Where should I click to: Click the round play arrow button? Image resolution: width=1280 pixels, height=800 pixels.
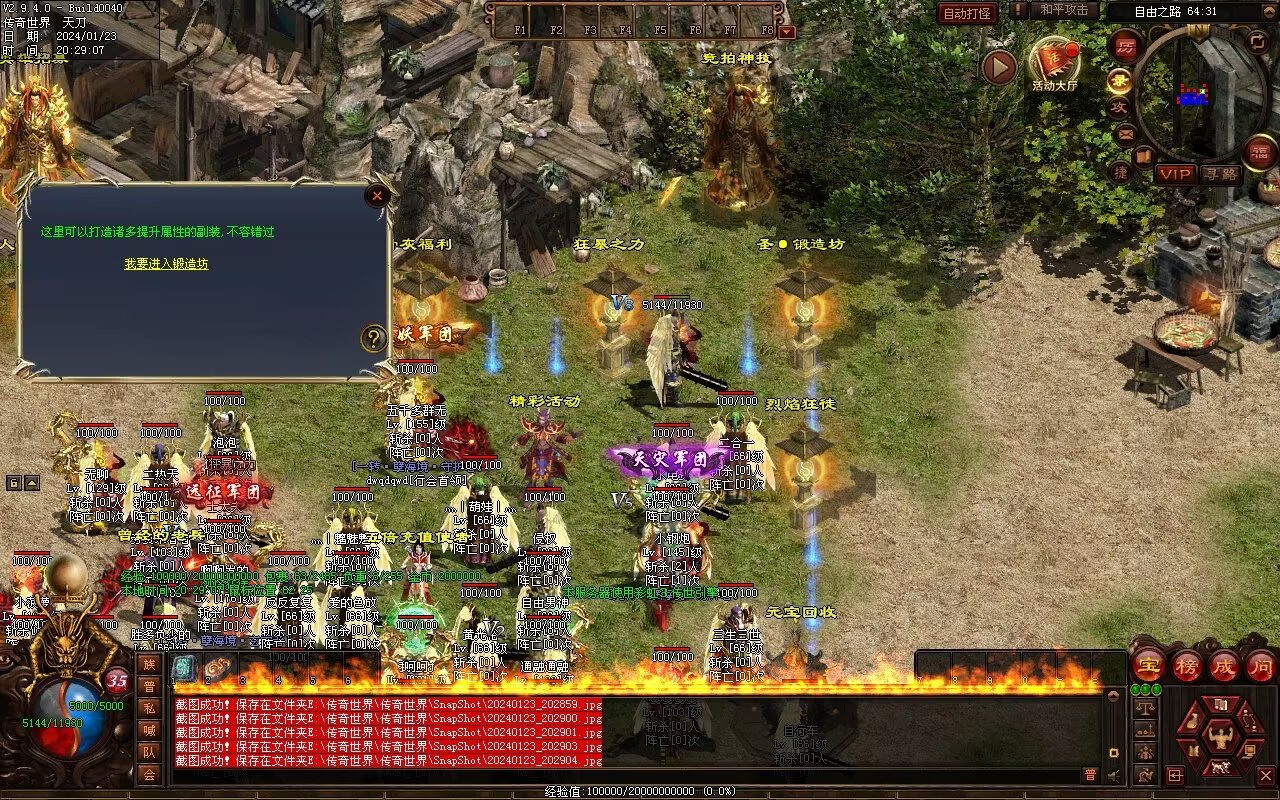(x=998, y=67)
